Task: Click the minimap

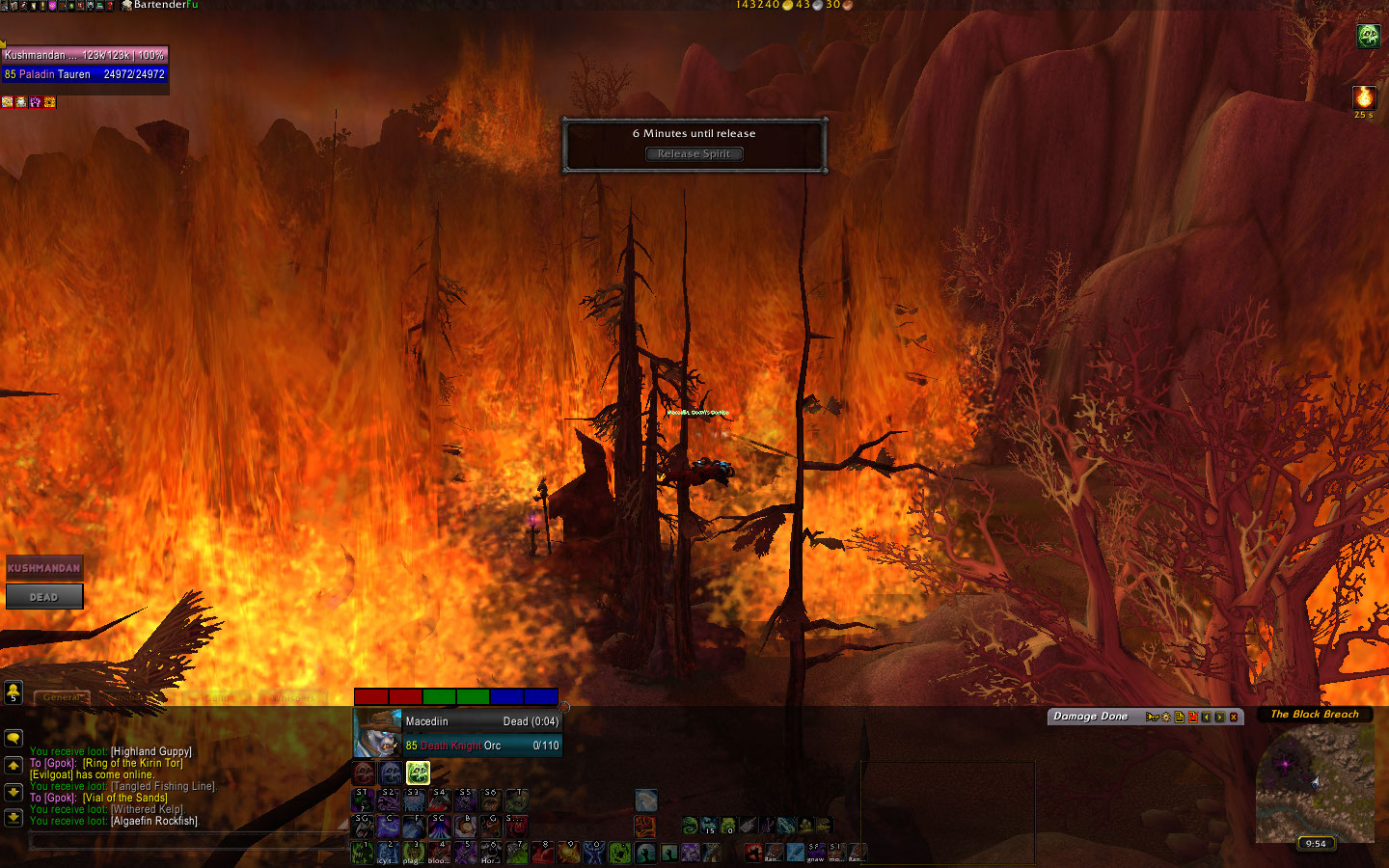Action: (x=1314, y=781)
